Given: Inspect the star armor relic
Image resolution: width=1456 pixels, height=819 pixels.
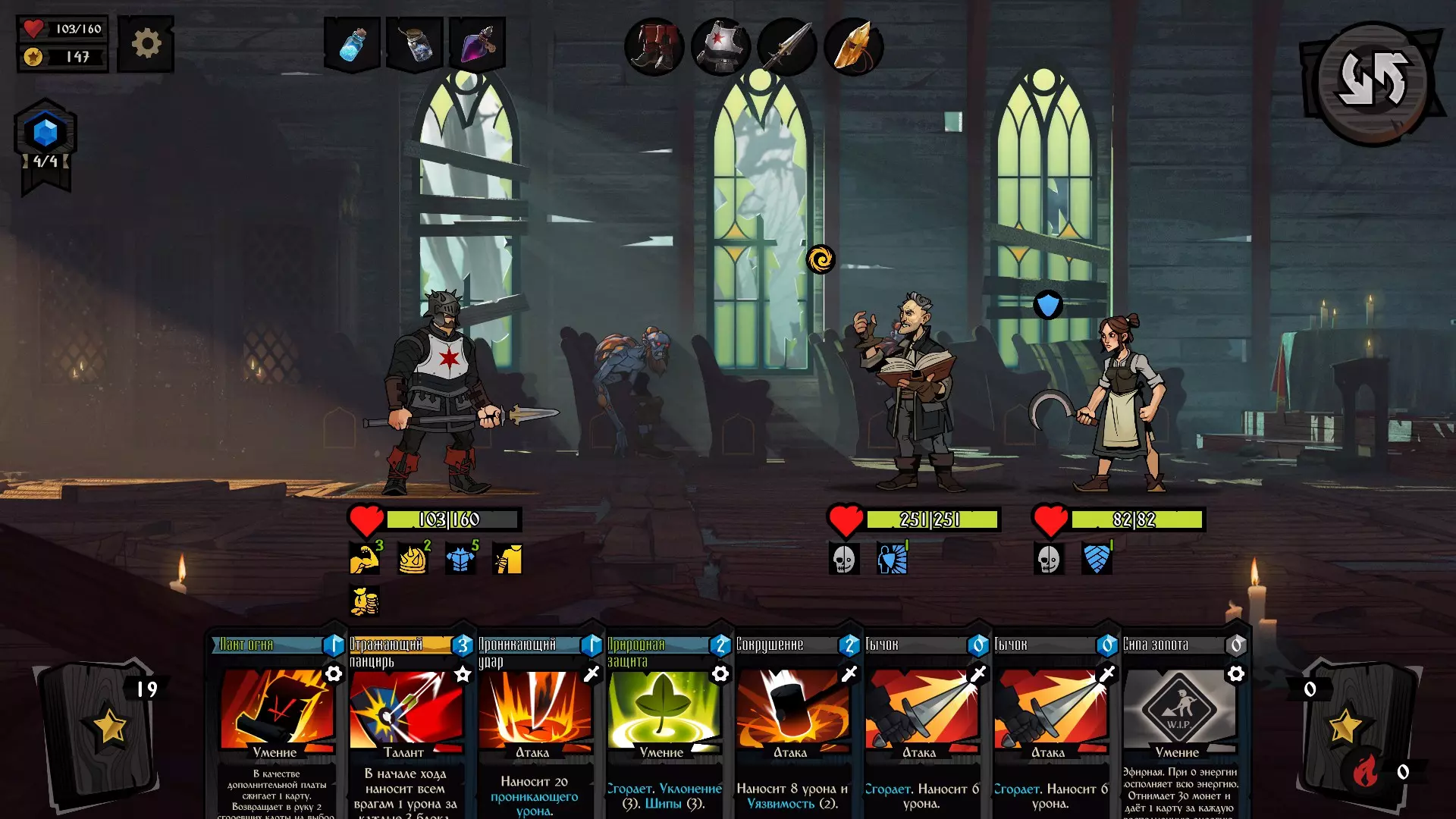Looking at the screenshot, I should click(x=720, y=47).
